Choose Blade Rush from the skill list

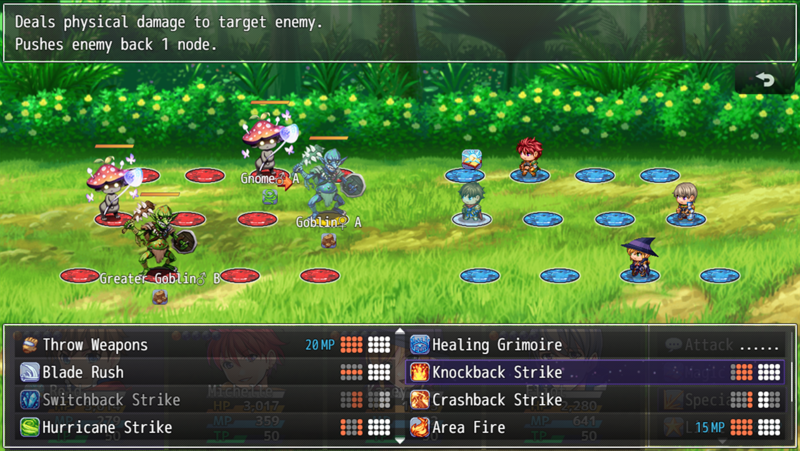[83, 372]
